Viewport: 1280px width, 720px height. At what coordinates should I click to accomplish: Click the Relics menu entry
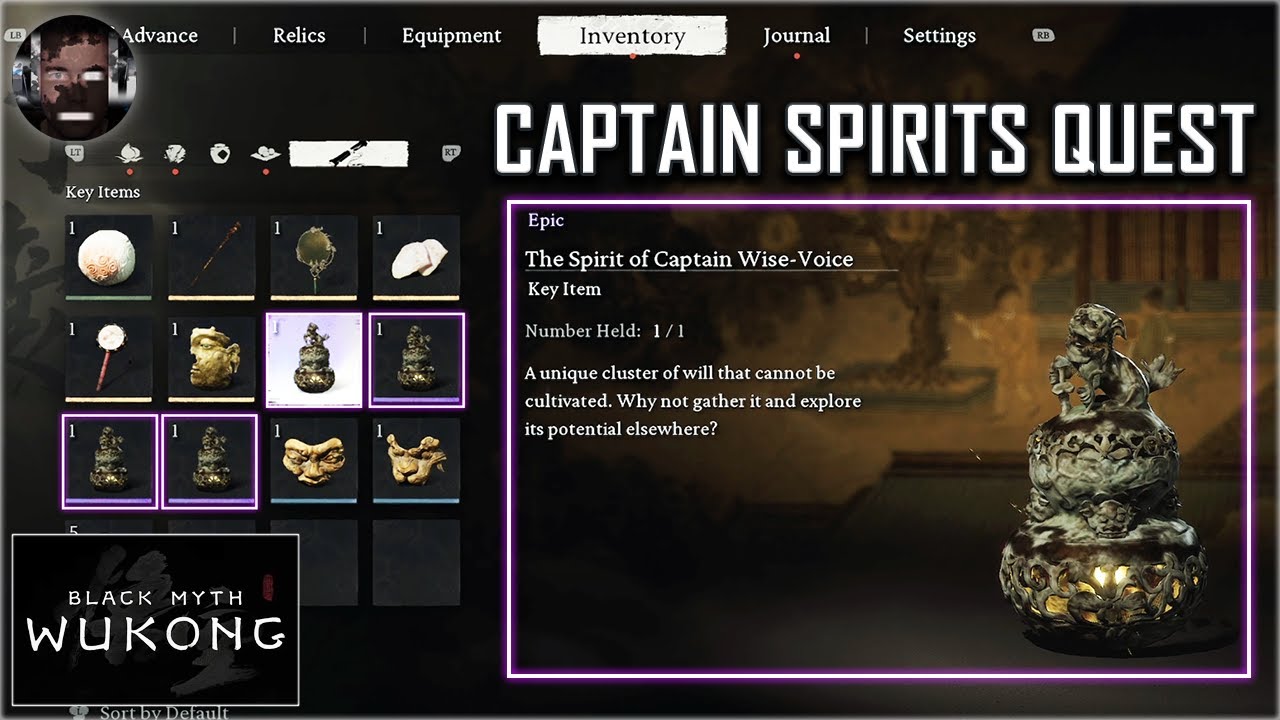[299, 35]
